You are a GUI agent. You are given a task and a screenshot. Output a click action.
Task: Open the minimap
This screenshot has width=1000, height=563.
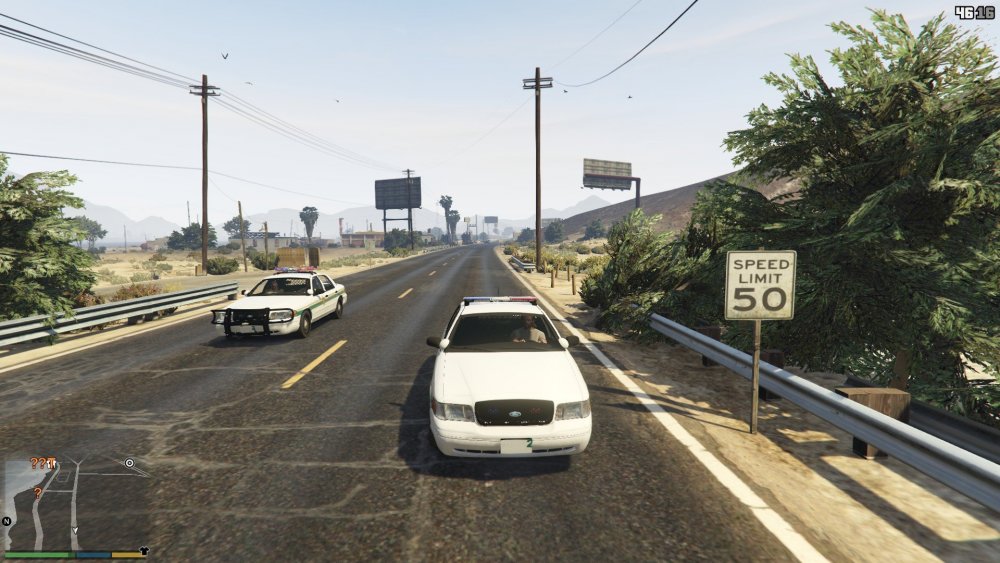pos(75,502)
